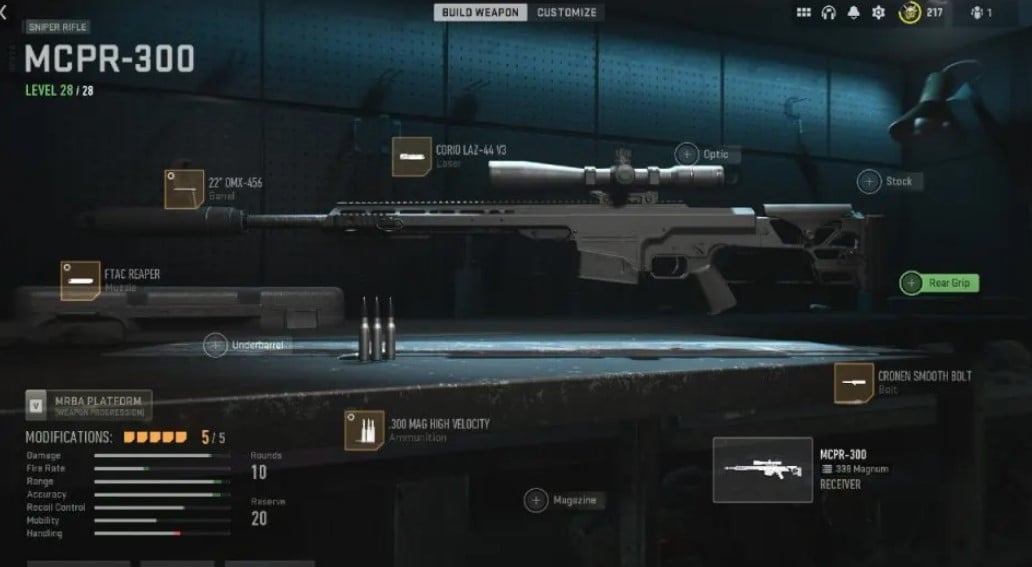Show notifications with the bell icon

[x=853, y=13]
